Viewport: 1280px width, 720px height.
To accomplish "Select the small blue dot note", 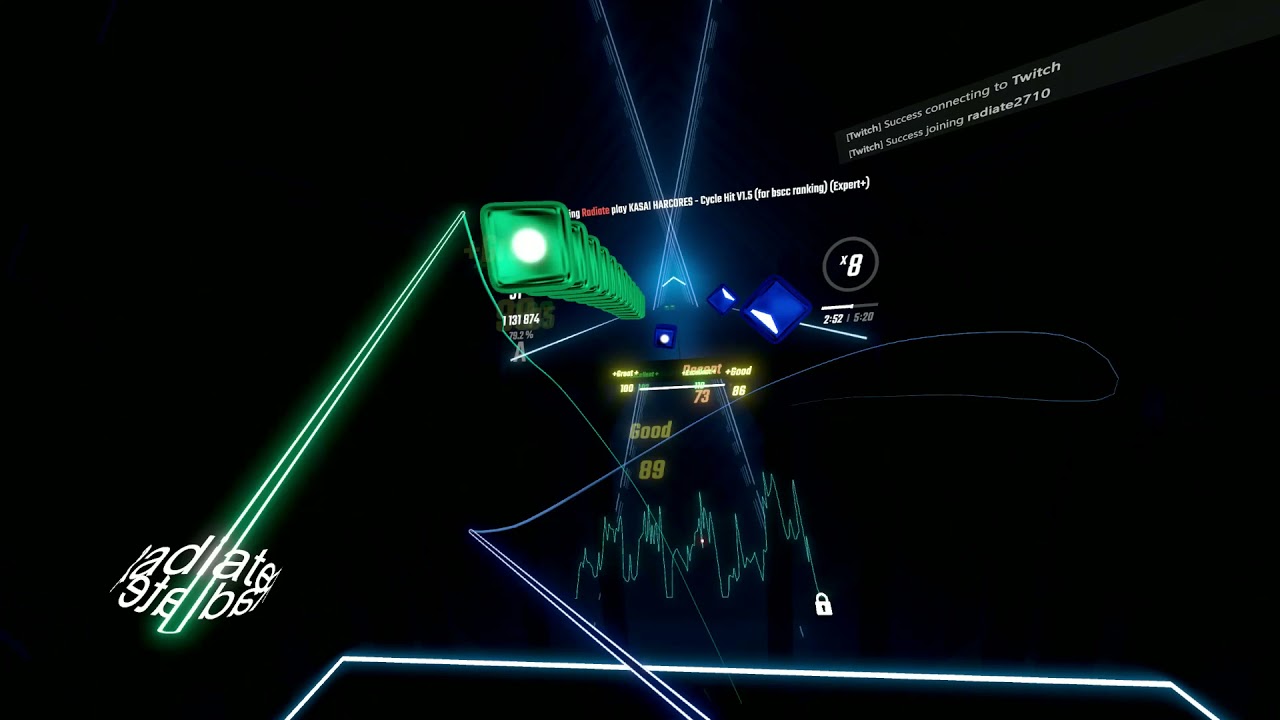I will [x=666, y=336].
